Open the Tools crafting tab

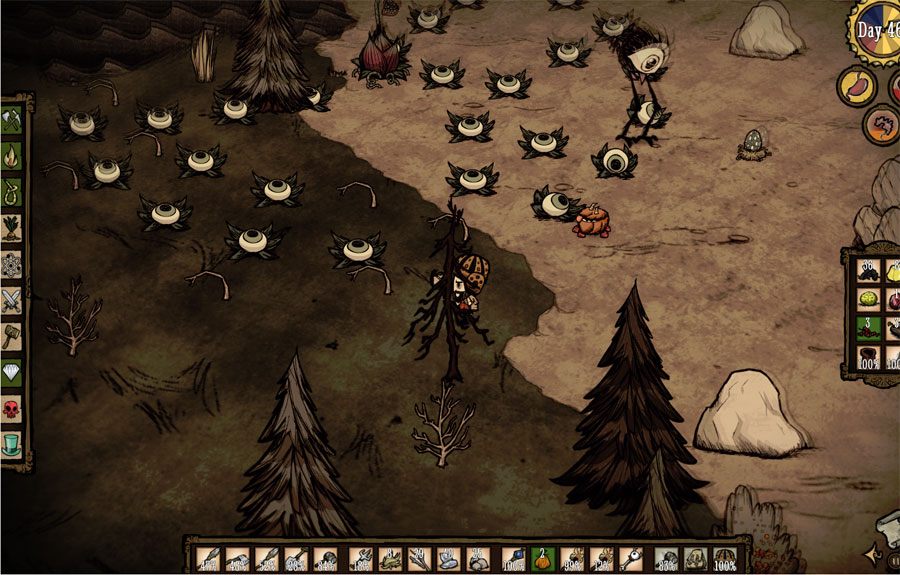[11, 121]
